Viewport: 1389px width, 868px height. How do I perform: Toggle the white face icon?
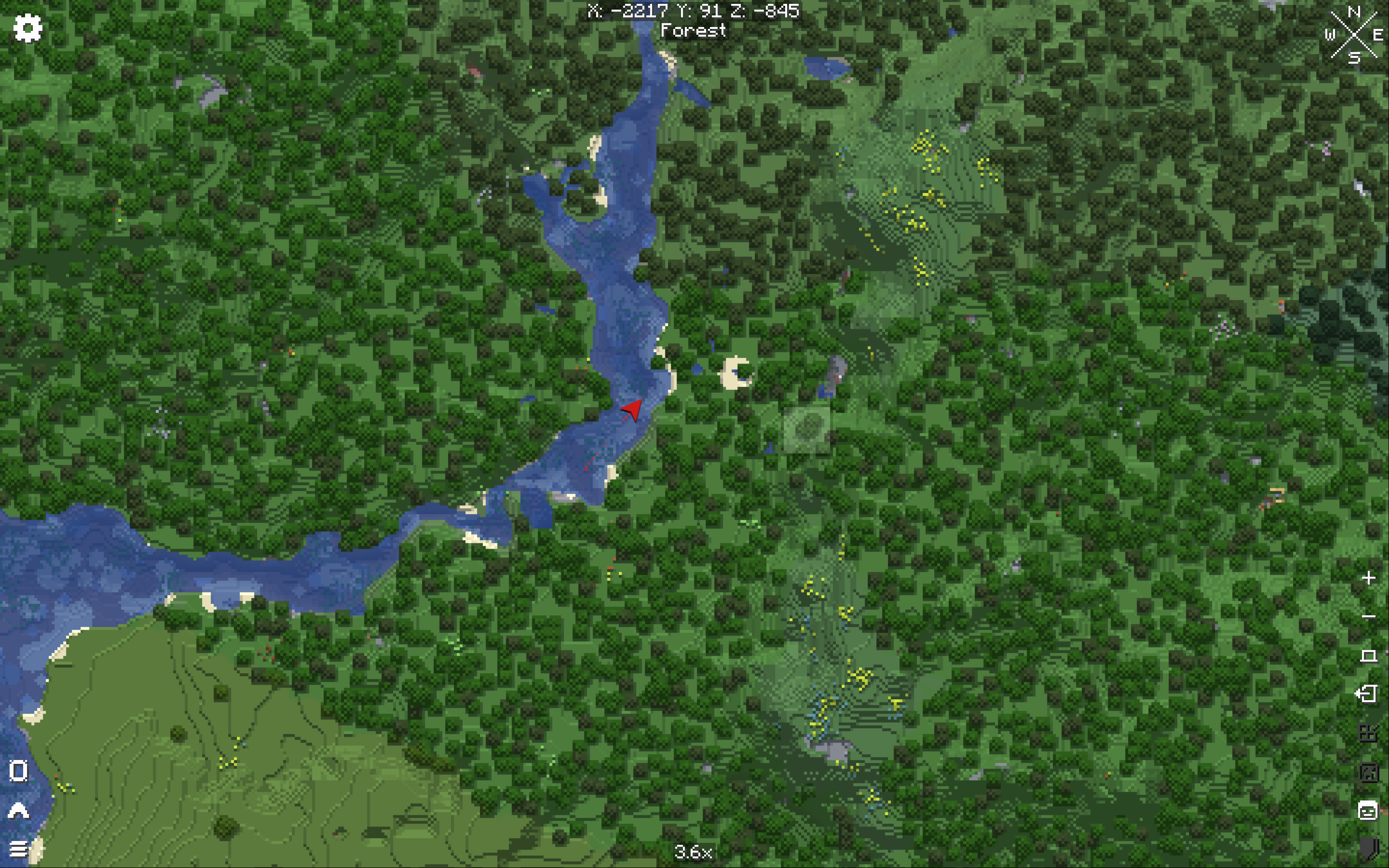pyautogui.click(x=1368, y=811)
